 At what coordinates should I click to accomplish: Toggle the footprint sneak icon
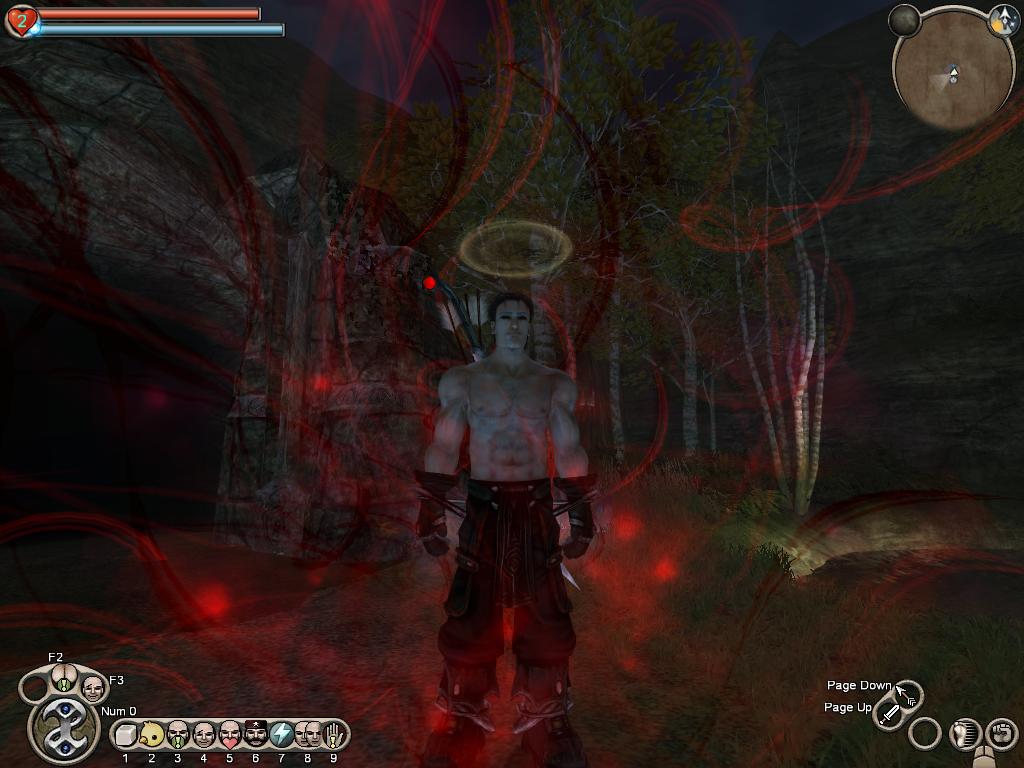pos(967,733)
